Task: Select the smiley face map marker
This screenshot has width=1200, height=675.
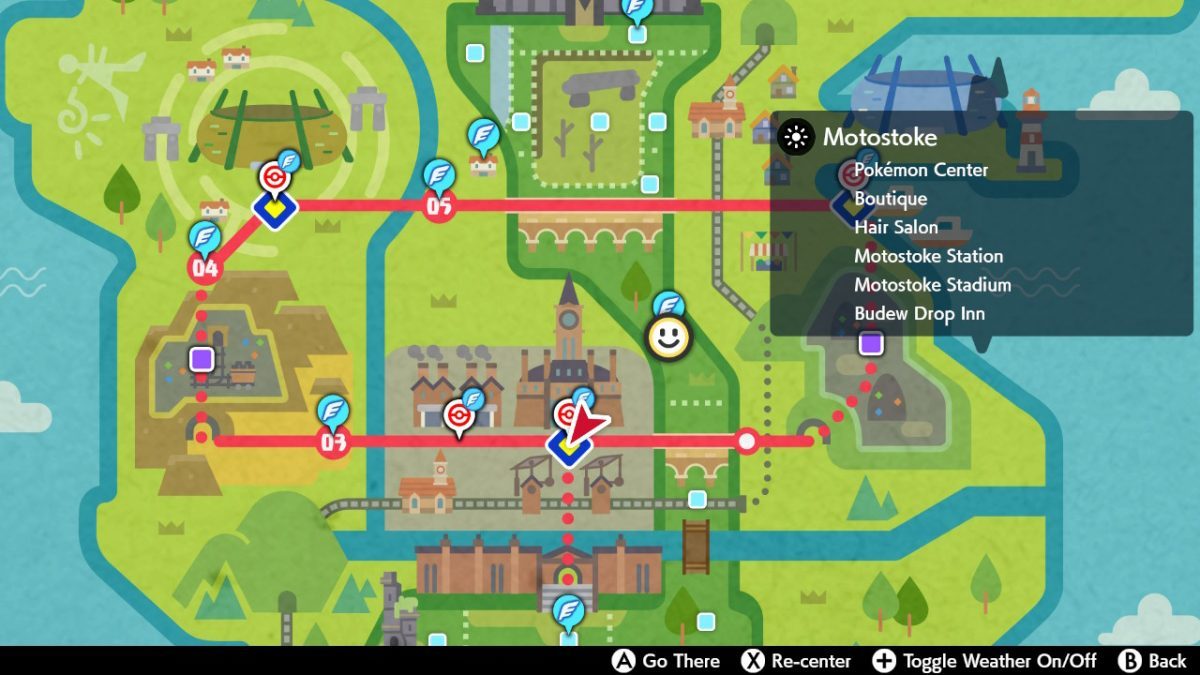Action: pos(669,339)
